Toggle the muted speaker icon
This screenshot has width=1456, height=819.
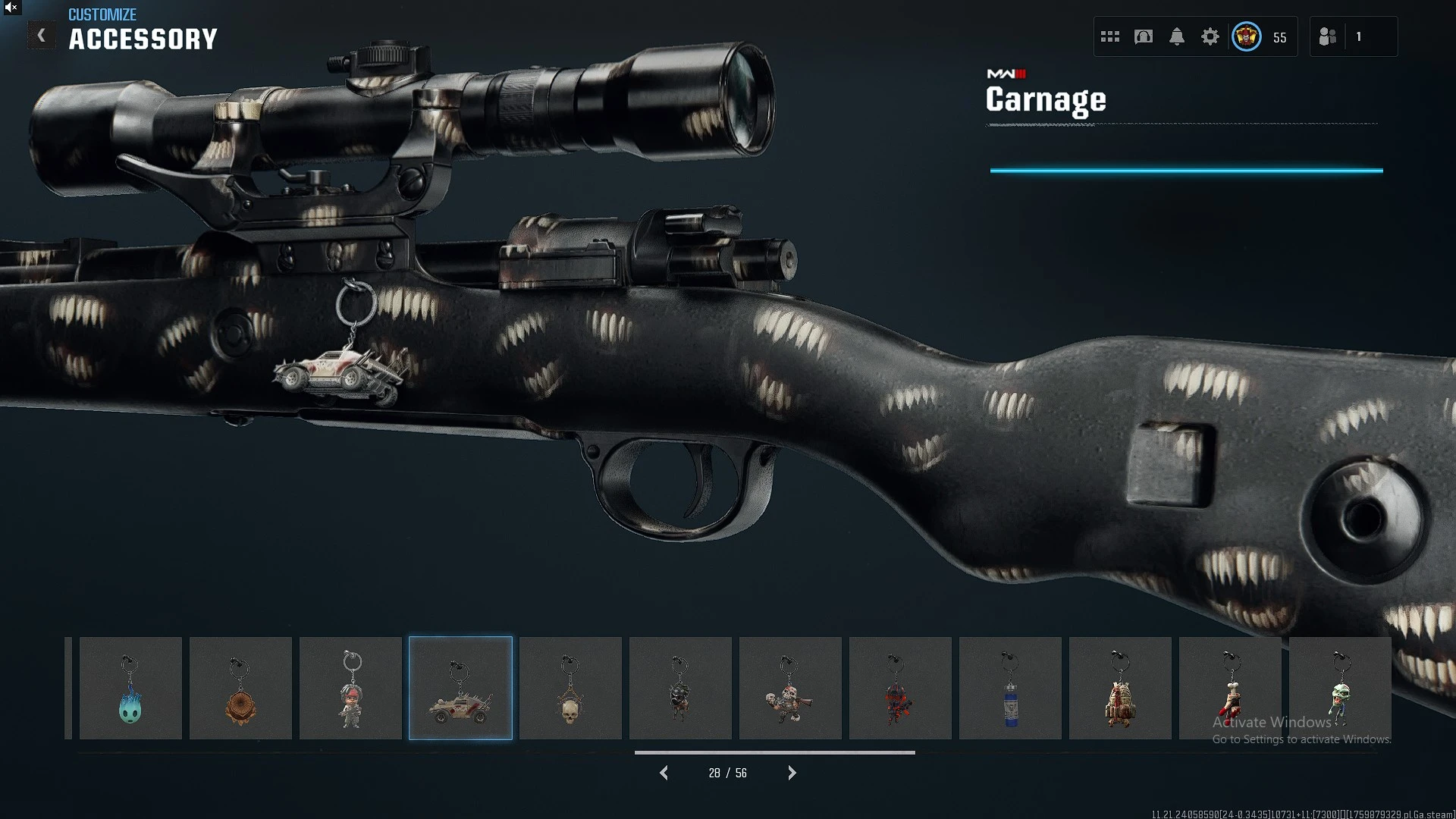[x=11, y=8]
